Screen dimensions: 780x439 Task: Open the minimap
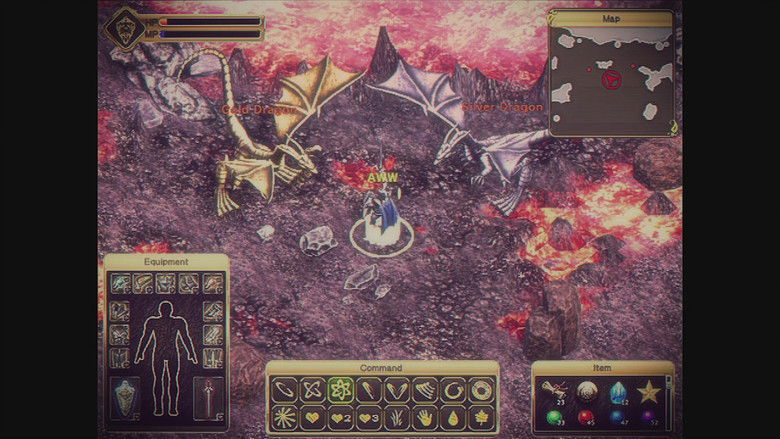(610, 78)
